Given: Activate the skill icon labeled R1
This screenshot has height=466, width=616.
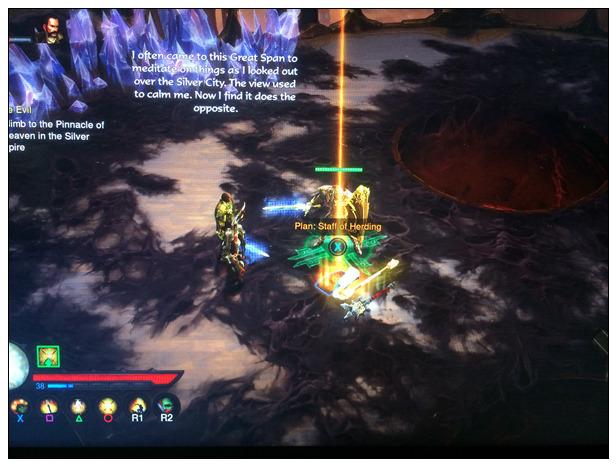Looking at the screenshot, I should 137,405.
